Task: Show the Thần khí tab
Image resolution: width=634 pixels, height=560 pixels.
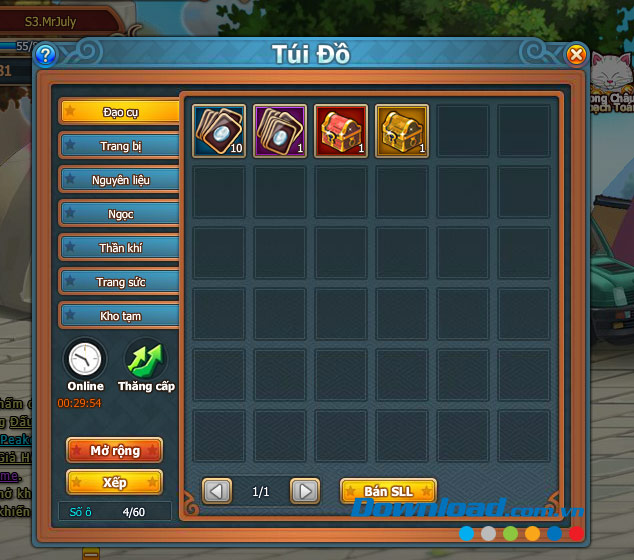Action: click(x=120, y=248)
